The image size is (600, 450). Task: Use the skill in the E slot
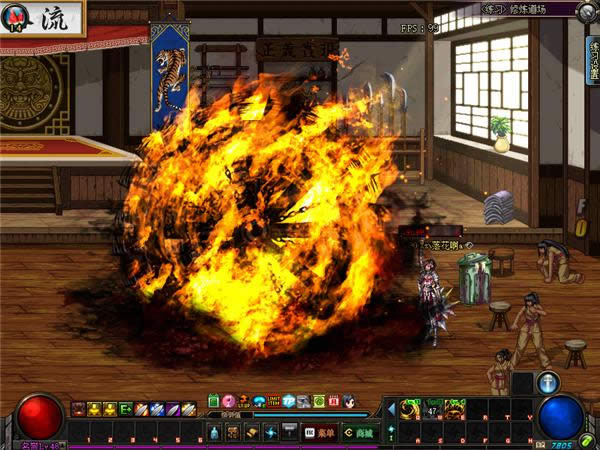click(455, 408)
